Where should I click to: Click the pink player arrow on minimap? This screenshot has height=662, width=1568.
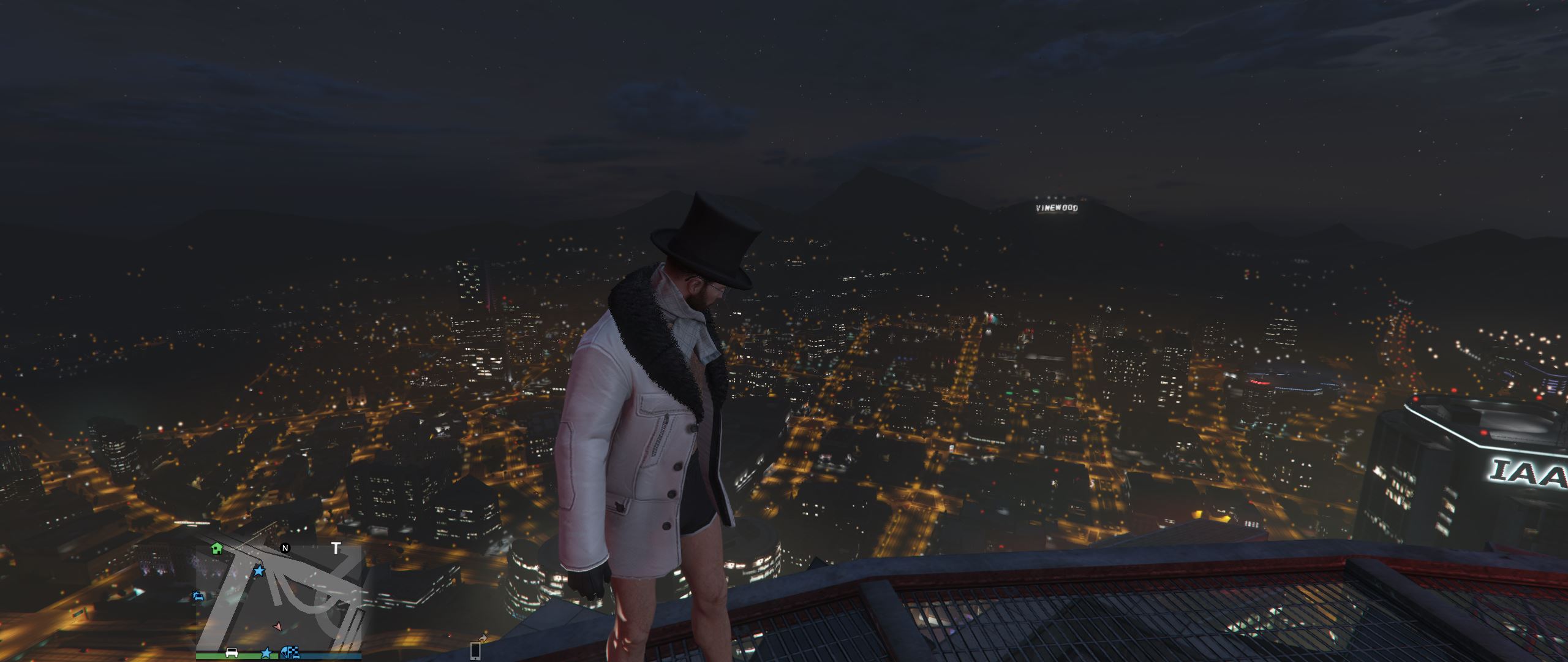pos(278,626)
